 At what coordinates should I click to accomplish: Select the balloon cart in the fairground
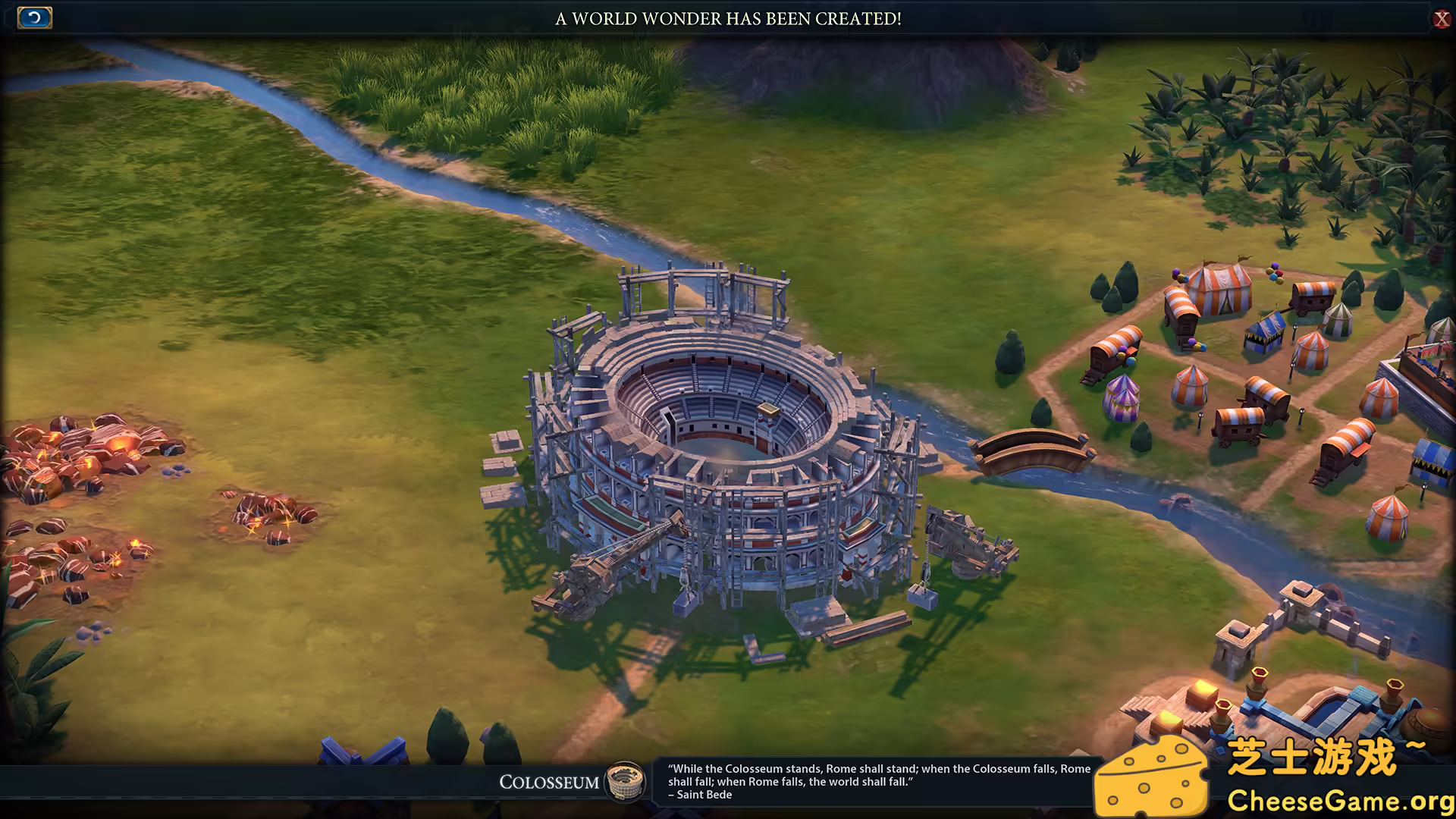(1116, 348)
